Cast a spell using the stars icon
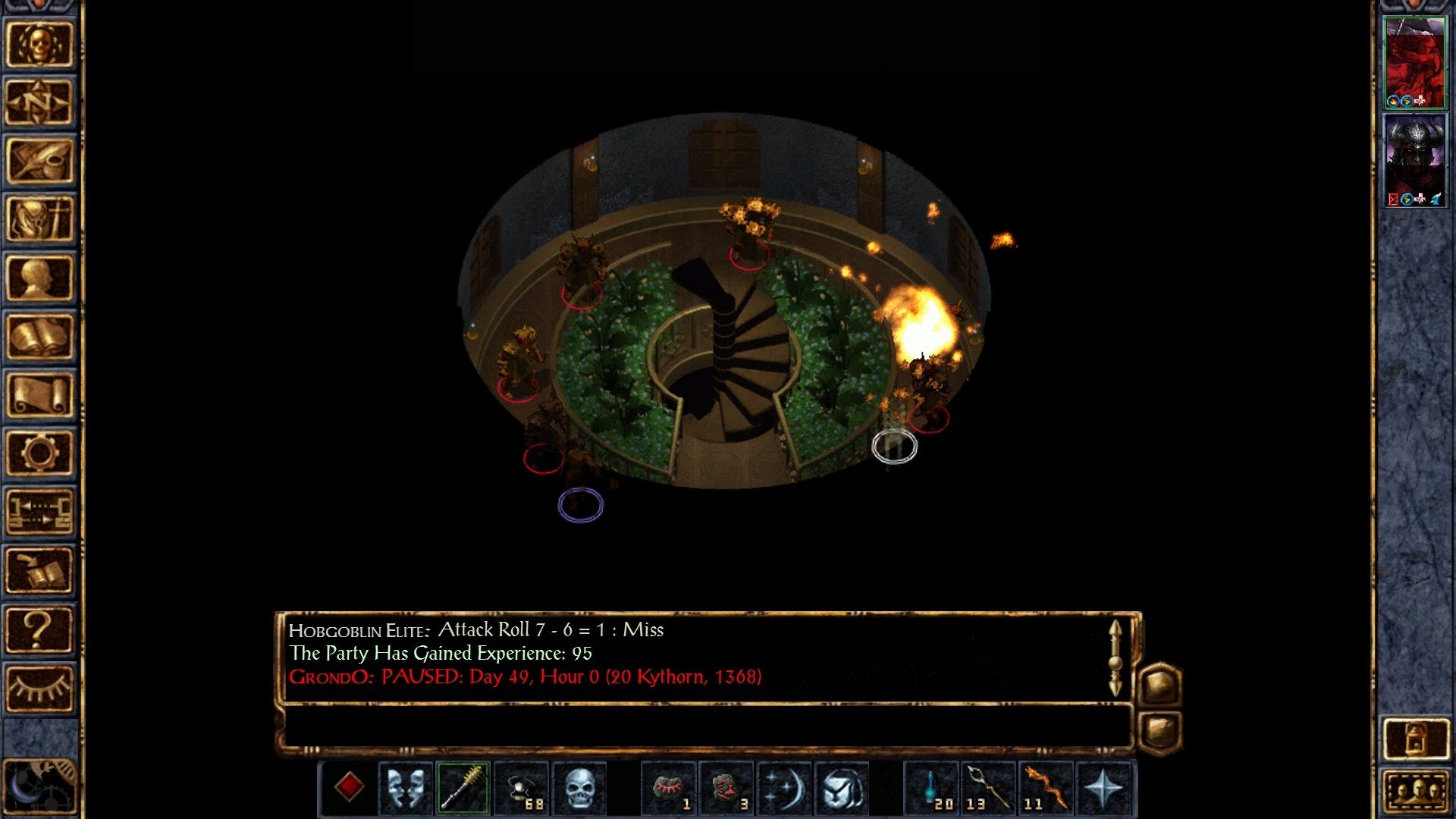Viewport: 1456px width, 819px height. pyautogui.click(x=783, y=786)
